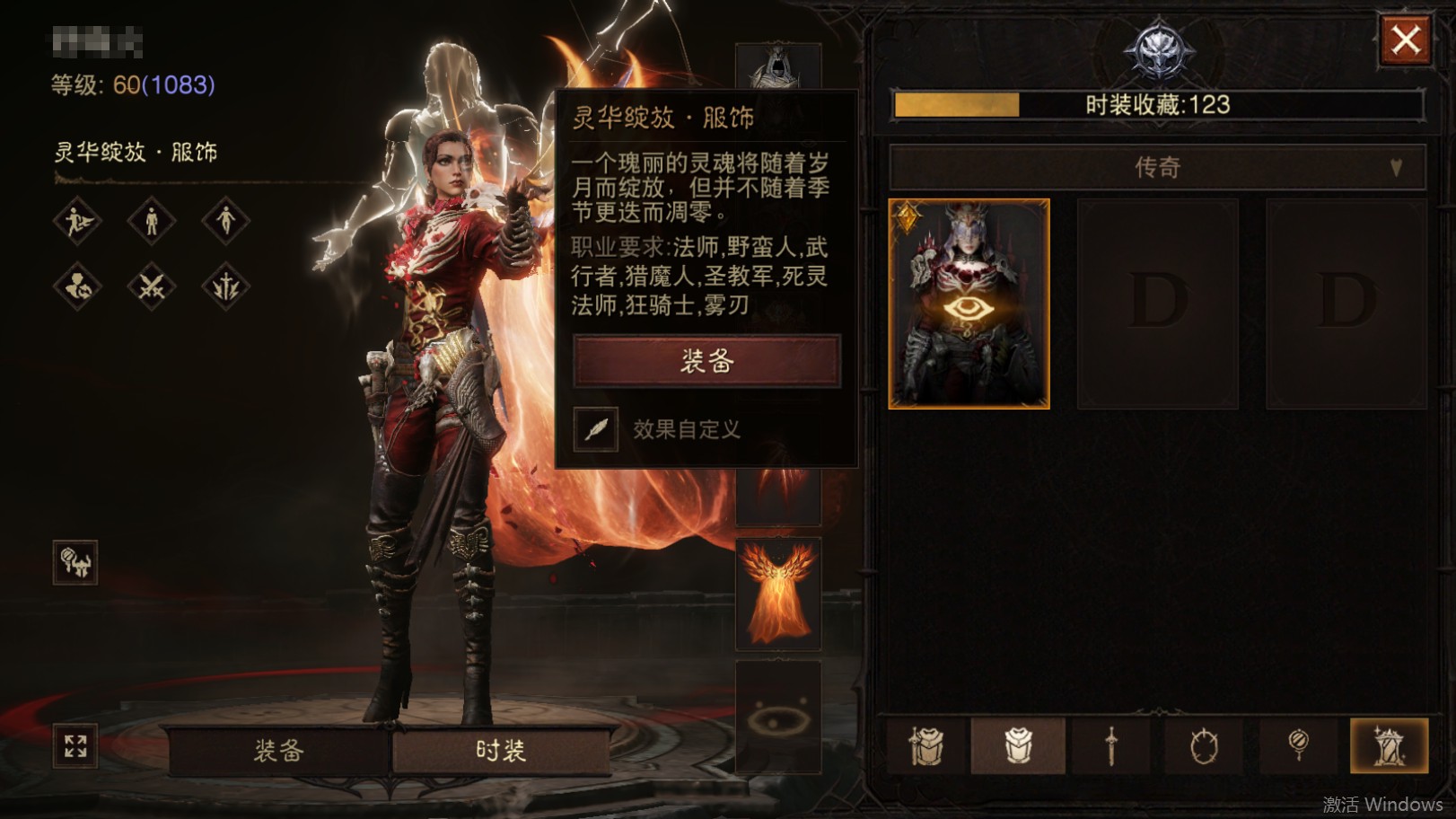The width and height of the screenshot is (1456, 819).
Task: Preview the floating figure pose icon
Action: pos(225,220)
